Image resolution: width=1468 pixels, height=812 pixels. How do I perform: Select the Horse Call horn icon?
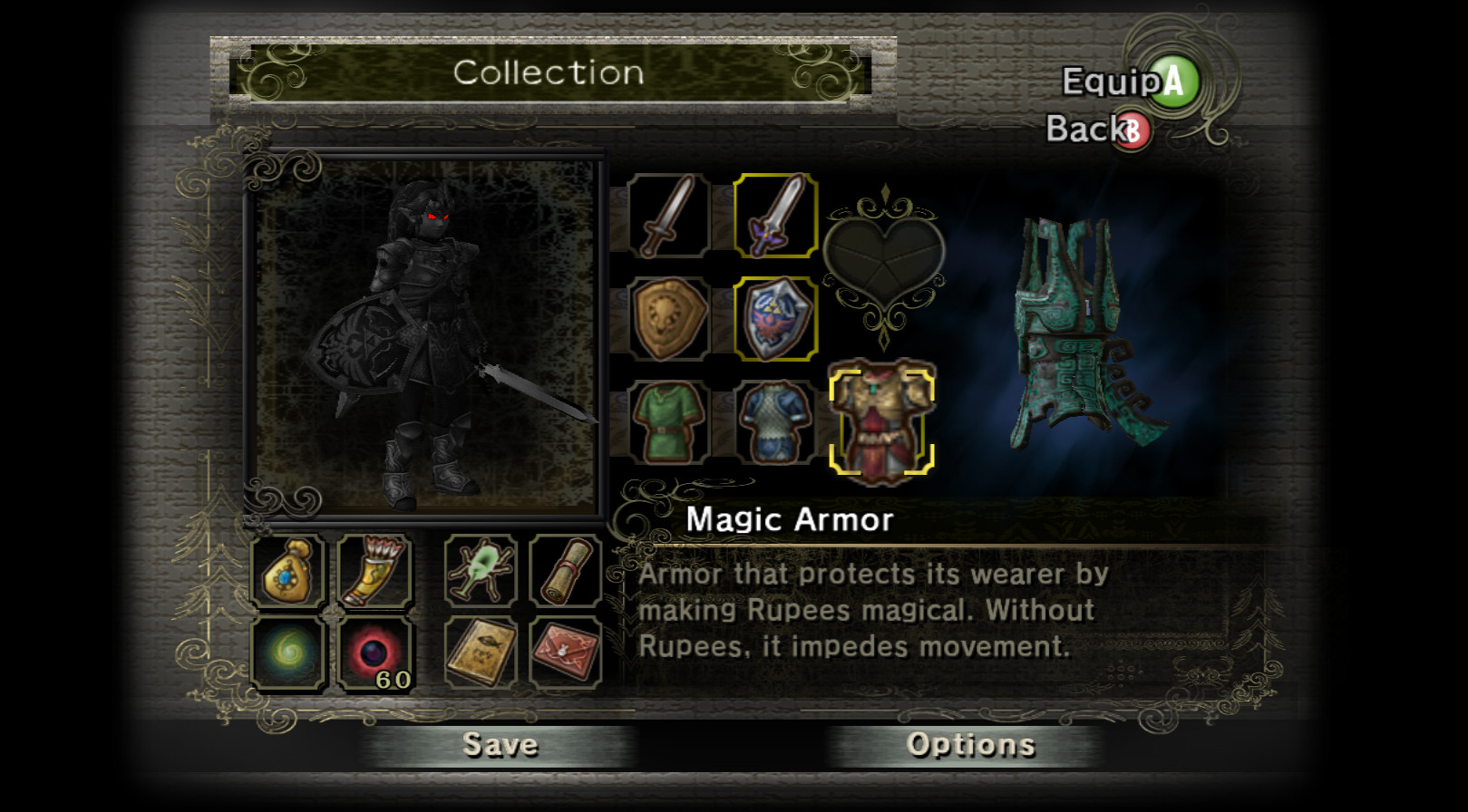tap(373, 573)
